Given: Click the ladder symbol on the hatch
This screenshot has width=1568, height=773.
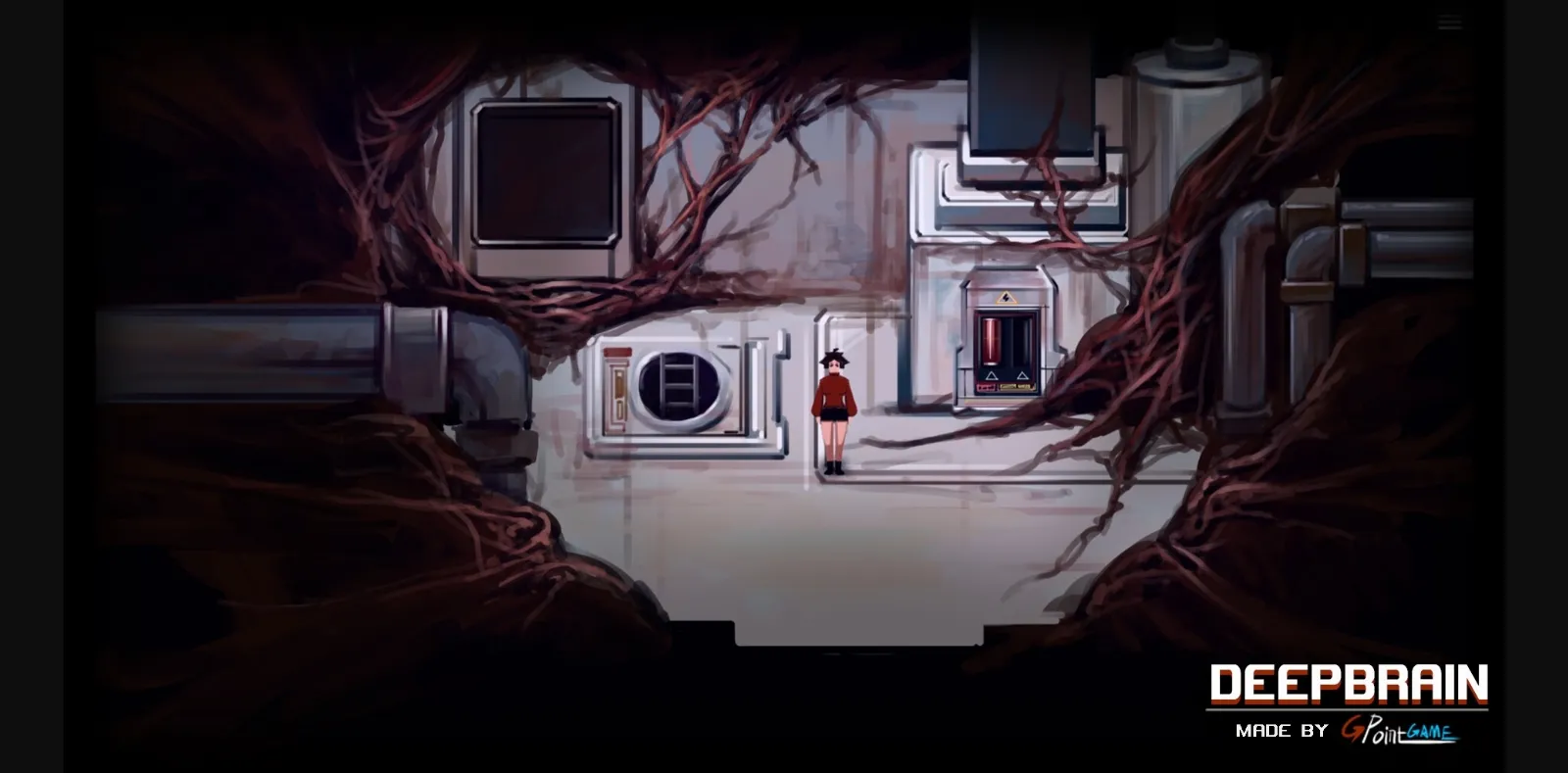Looking at the screenshot, I should [680, 380].
